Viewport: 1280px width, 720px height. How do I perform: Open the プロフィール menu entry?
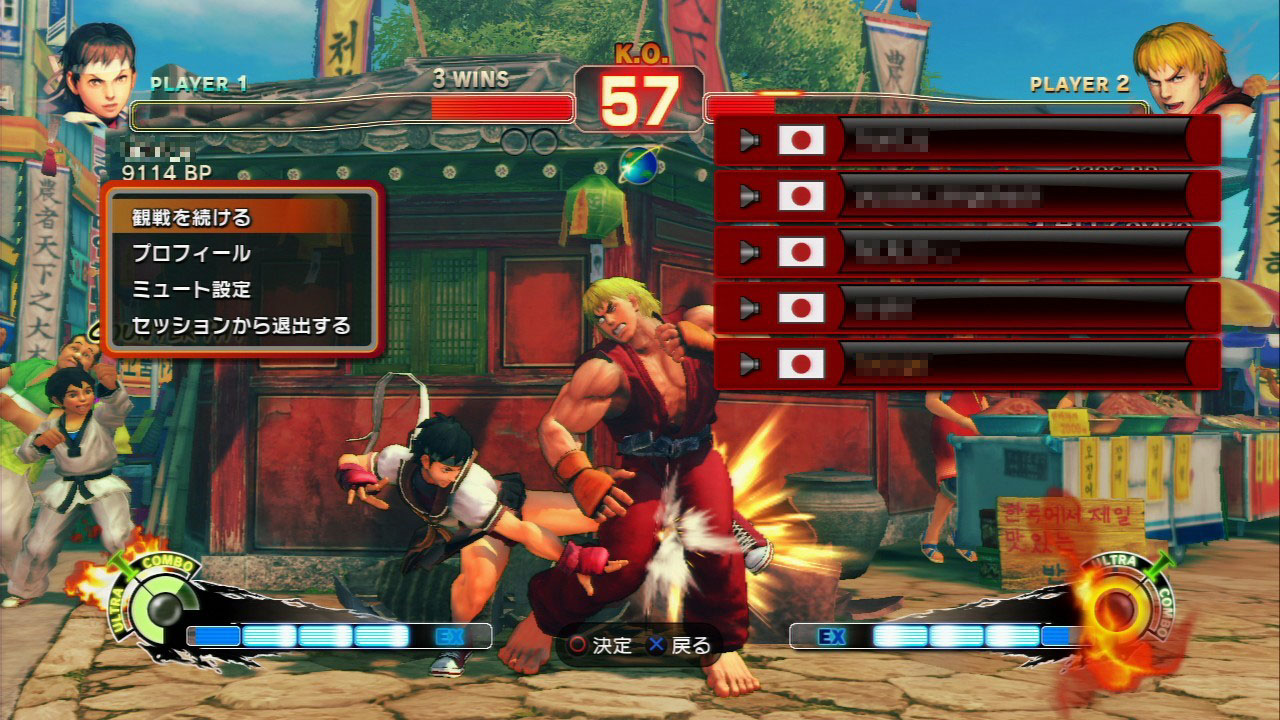[x=192, y=253]
